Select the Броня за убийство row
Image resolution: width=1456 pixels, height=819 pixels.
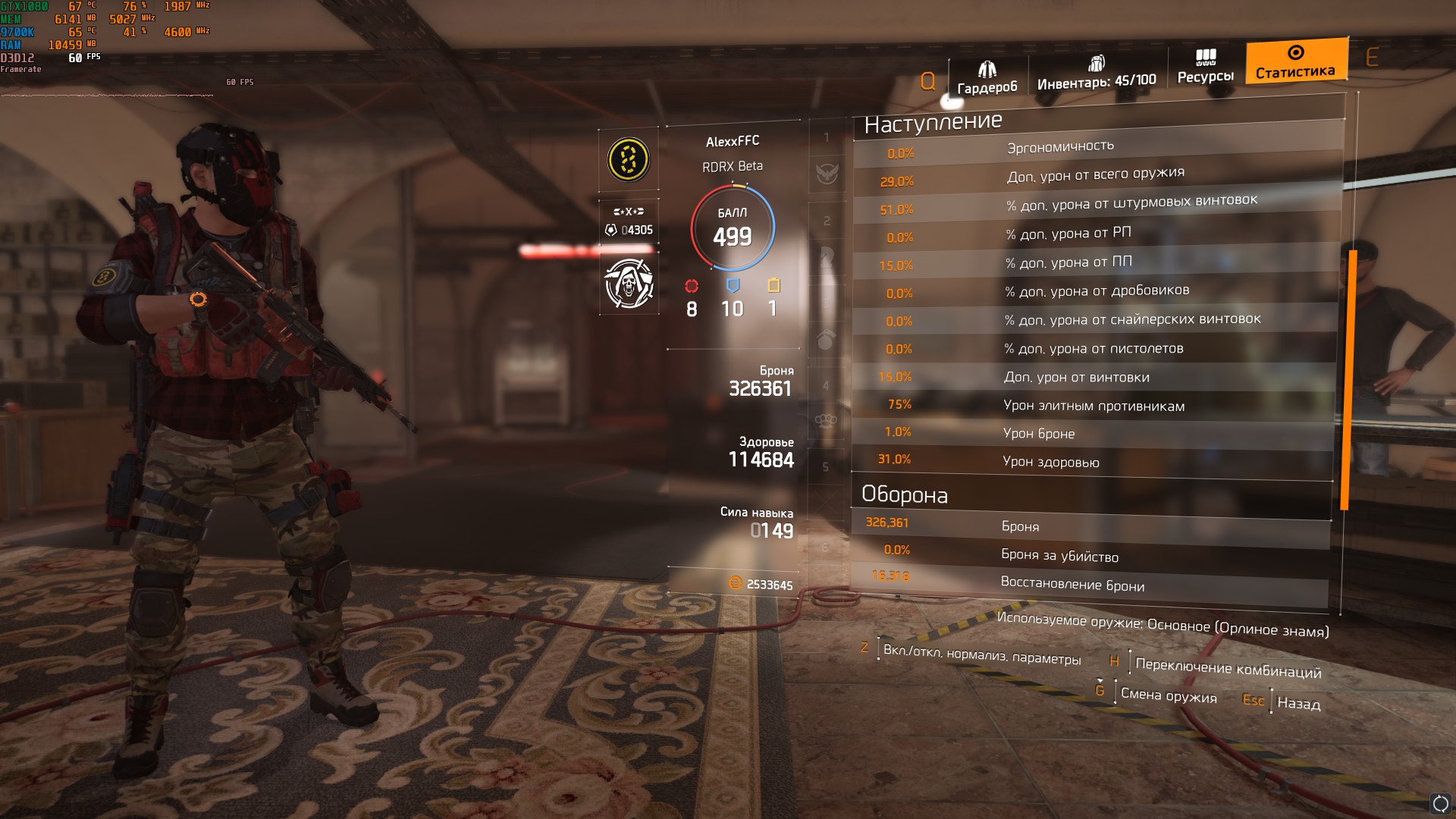(x=1090, y=555)
